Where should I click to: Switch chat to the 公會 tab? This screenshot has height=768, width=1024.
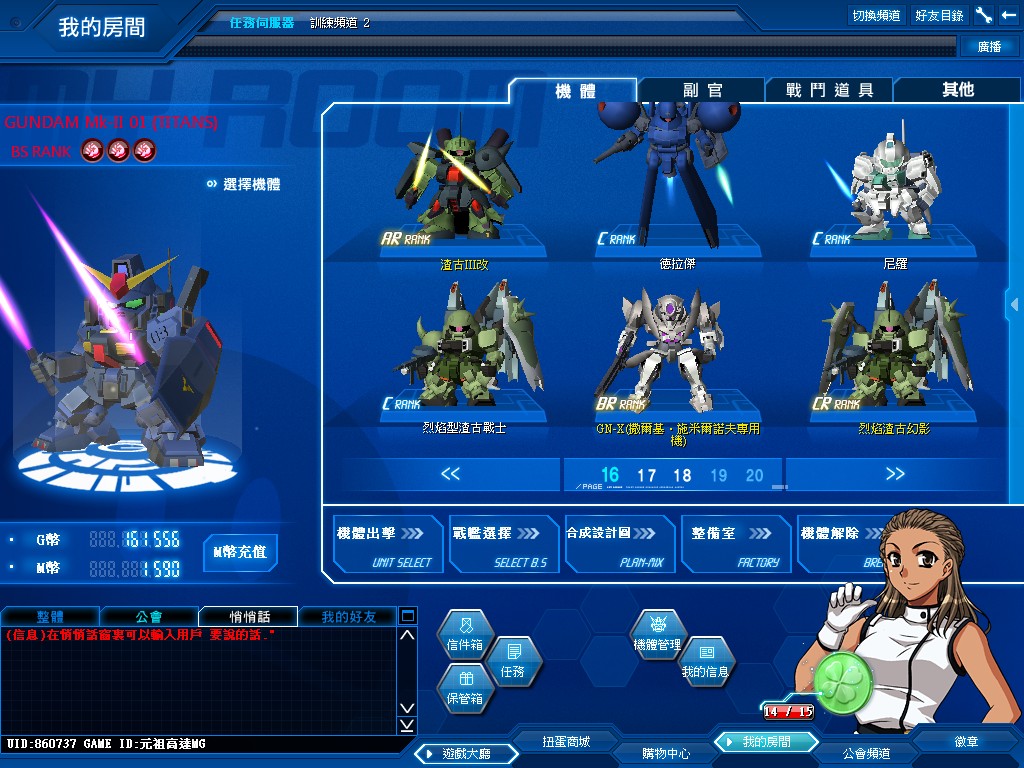click(x=149, y=617)
